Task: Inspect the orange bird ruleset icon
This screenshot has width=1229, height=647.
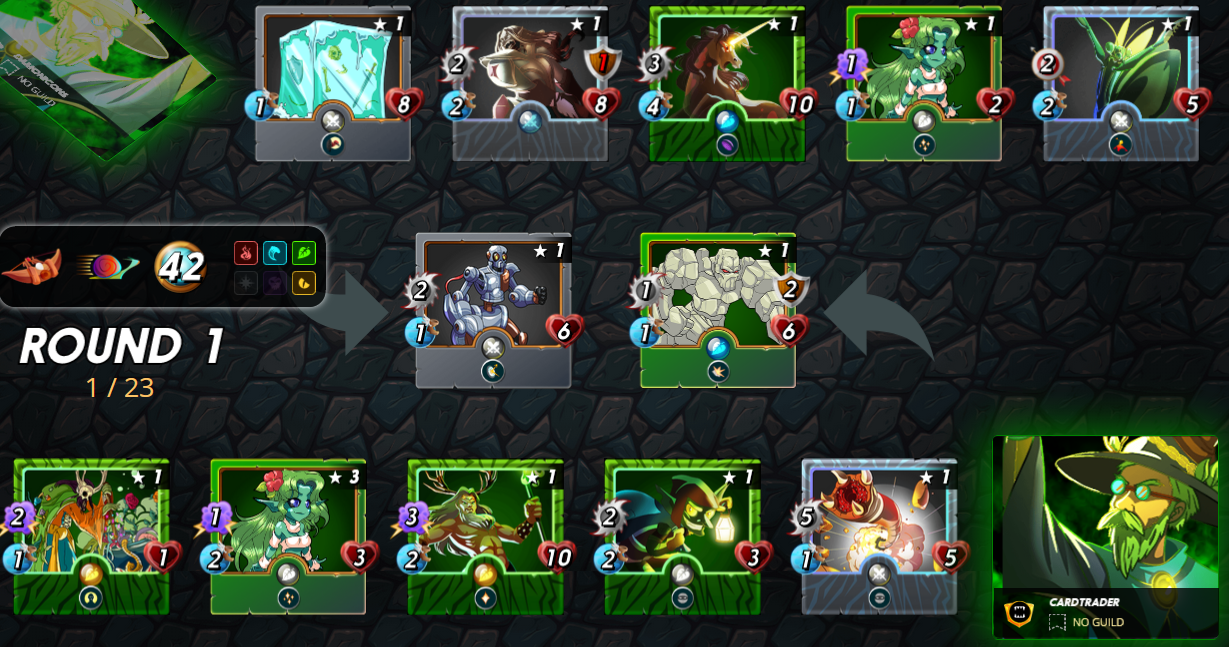Action: [x=32, y=267]
